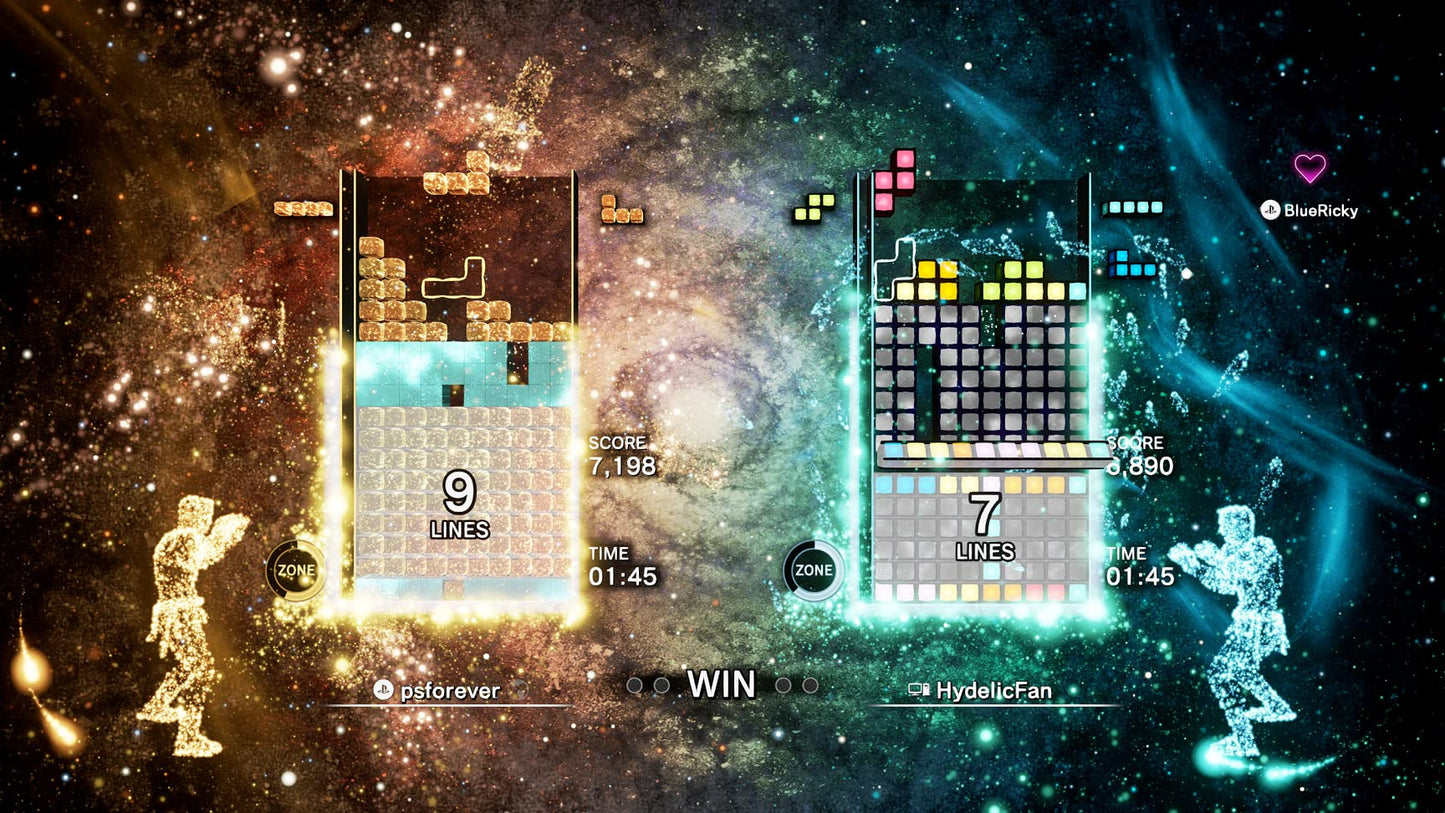Screen dimensions: 1445x813
Task: Click the first win marker dot beside WIN
Action: (x=637, y=686)
